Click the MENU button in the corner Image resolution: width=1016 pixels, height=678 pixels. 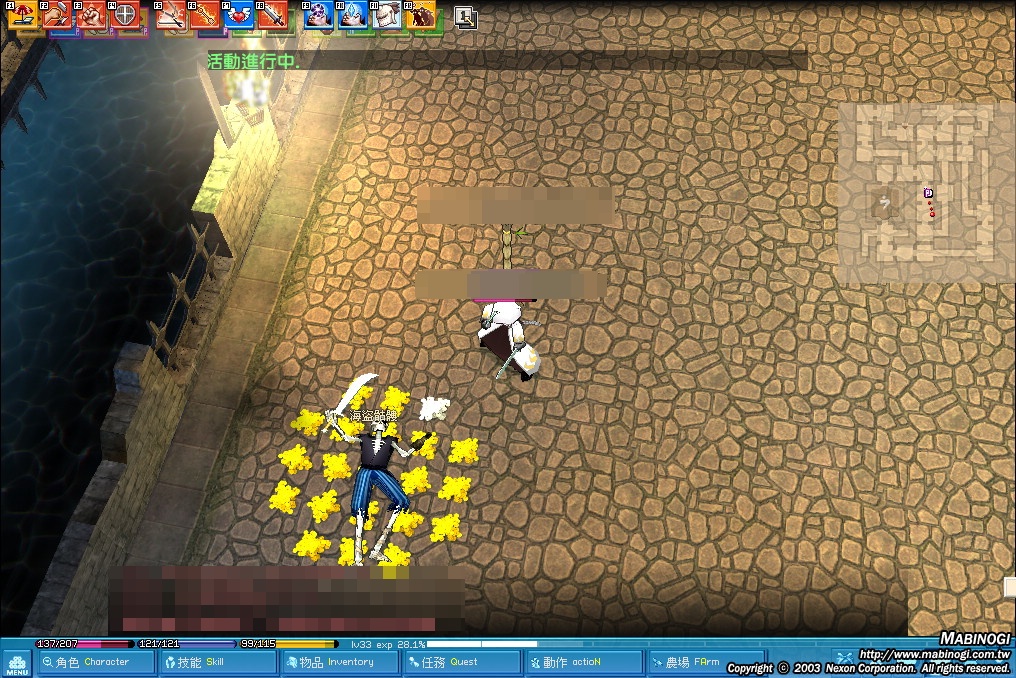coord(17,664)
